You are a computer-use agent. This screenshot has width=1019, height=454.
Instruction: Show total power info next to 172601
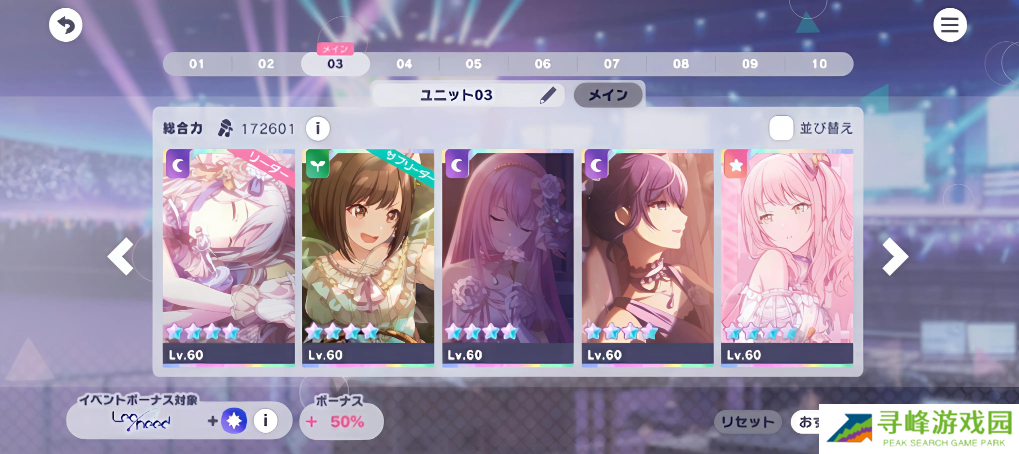[317, 128]
